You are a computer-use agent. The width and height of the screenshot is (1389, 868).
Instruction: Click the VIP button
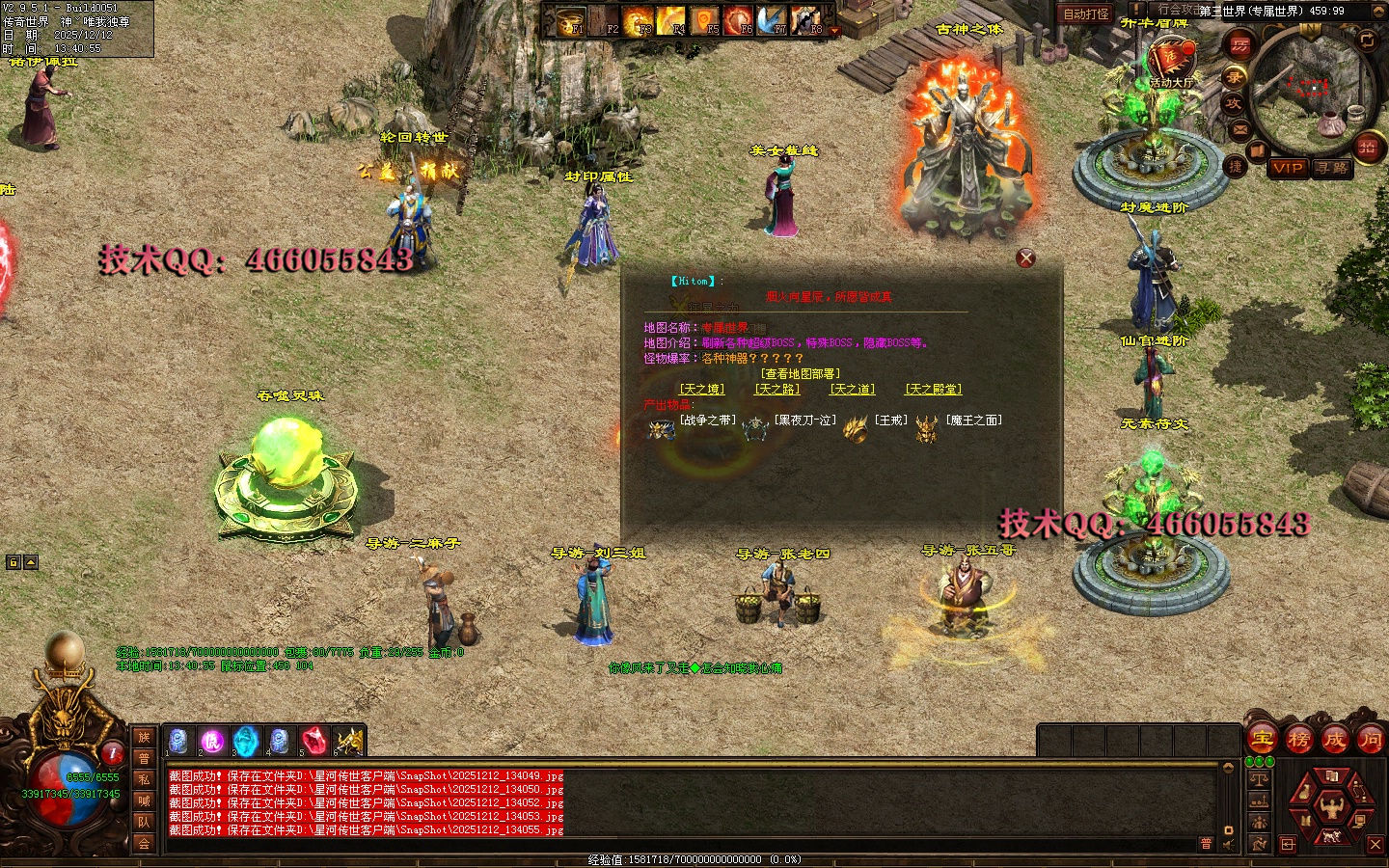1287,168
